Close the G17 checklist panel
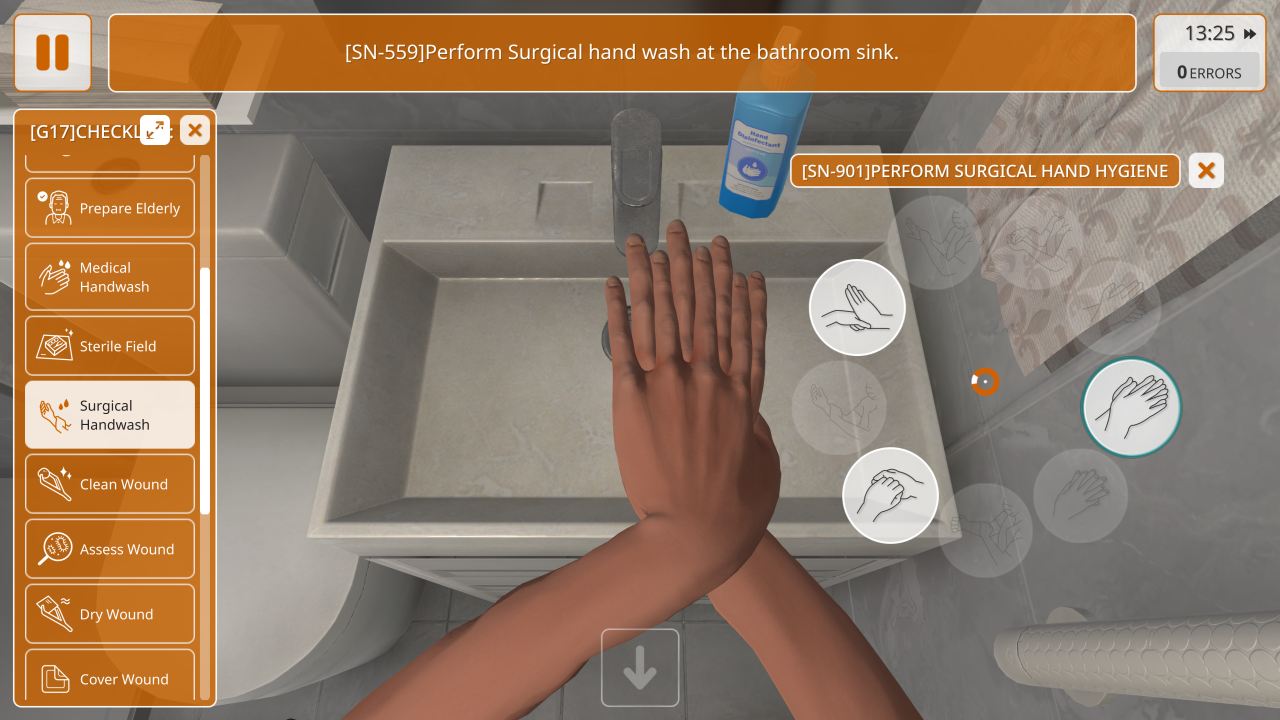The height and width of the screenshot is (720, 1280). 195,129
